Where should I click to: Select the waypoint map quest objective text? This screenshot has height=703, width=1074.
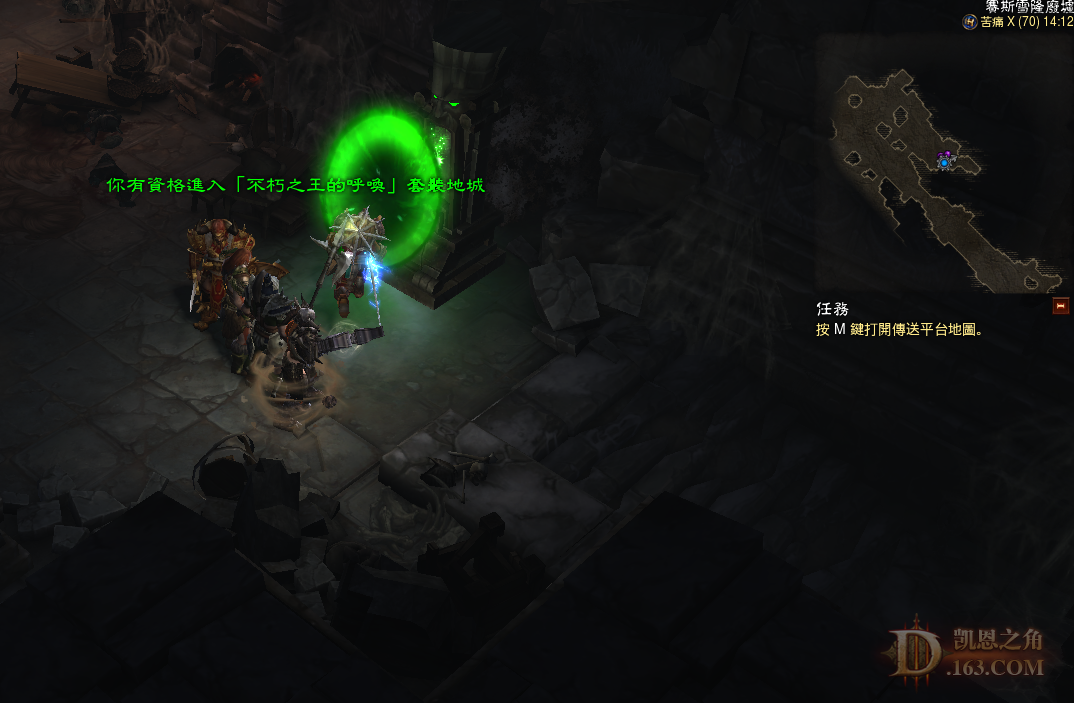pyautogui.click(x=900, y=329)
